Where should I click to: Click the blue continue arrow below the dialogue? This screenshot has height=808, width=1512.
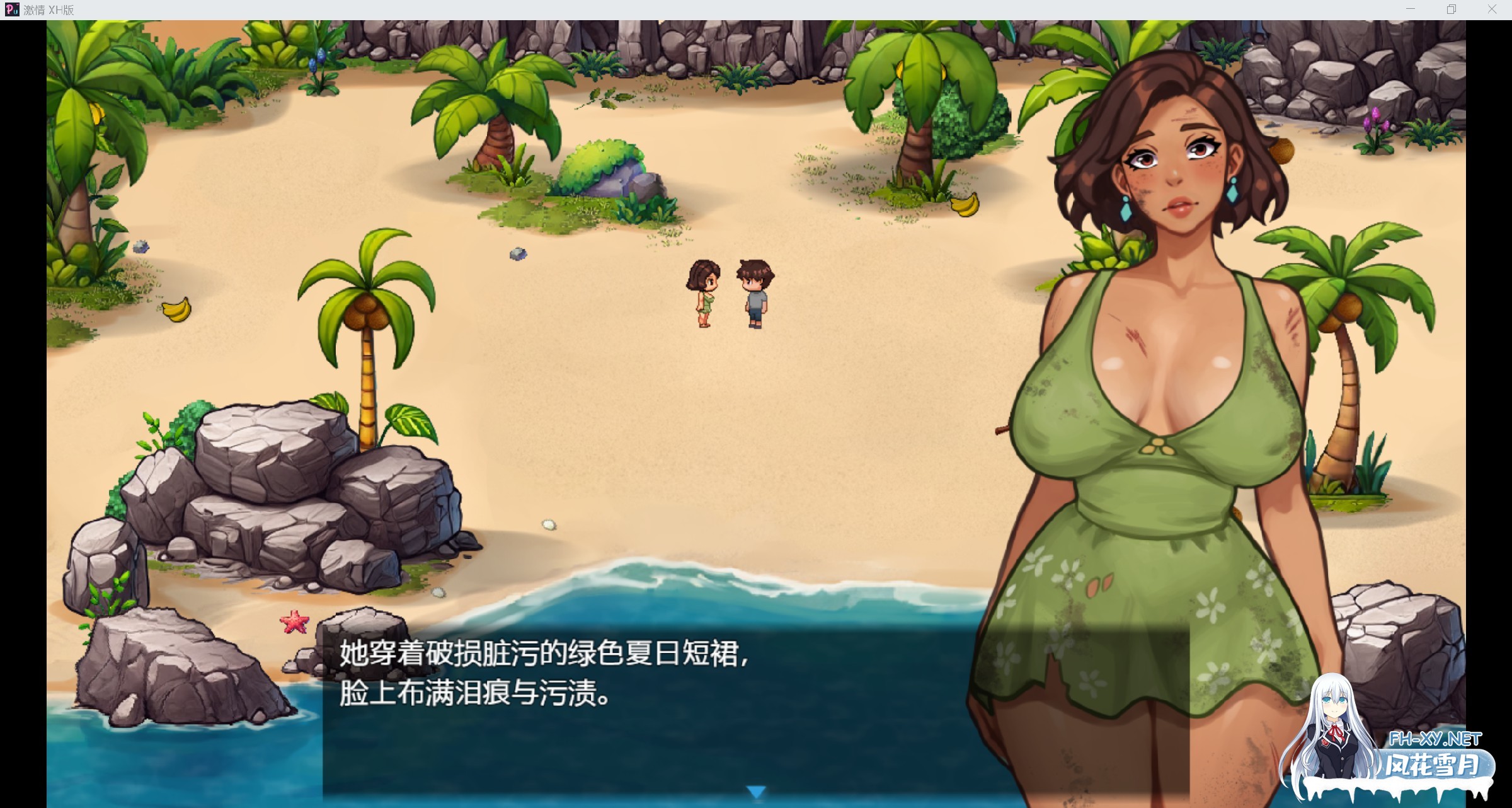click(x=756, y=789)
